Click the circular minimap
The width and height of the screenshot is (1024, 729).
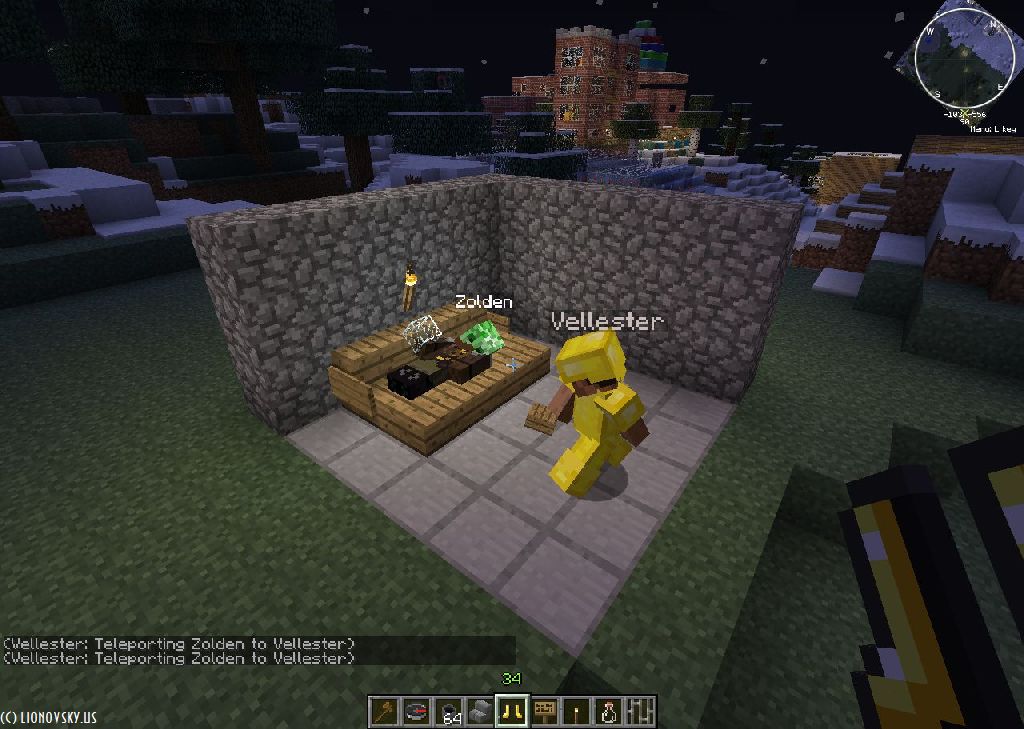point(965,56)
